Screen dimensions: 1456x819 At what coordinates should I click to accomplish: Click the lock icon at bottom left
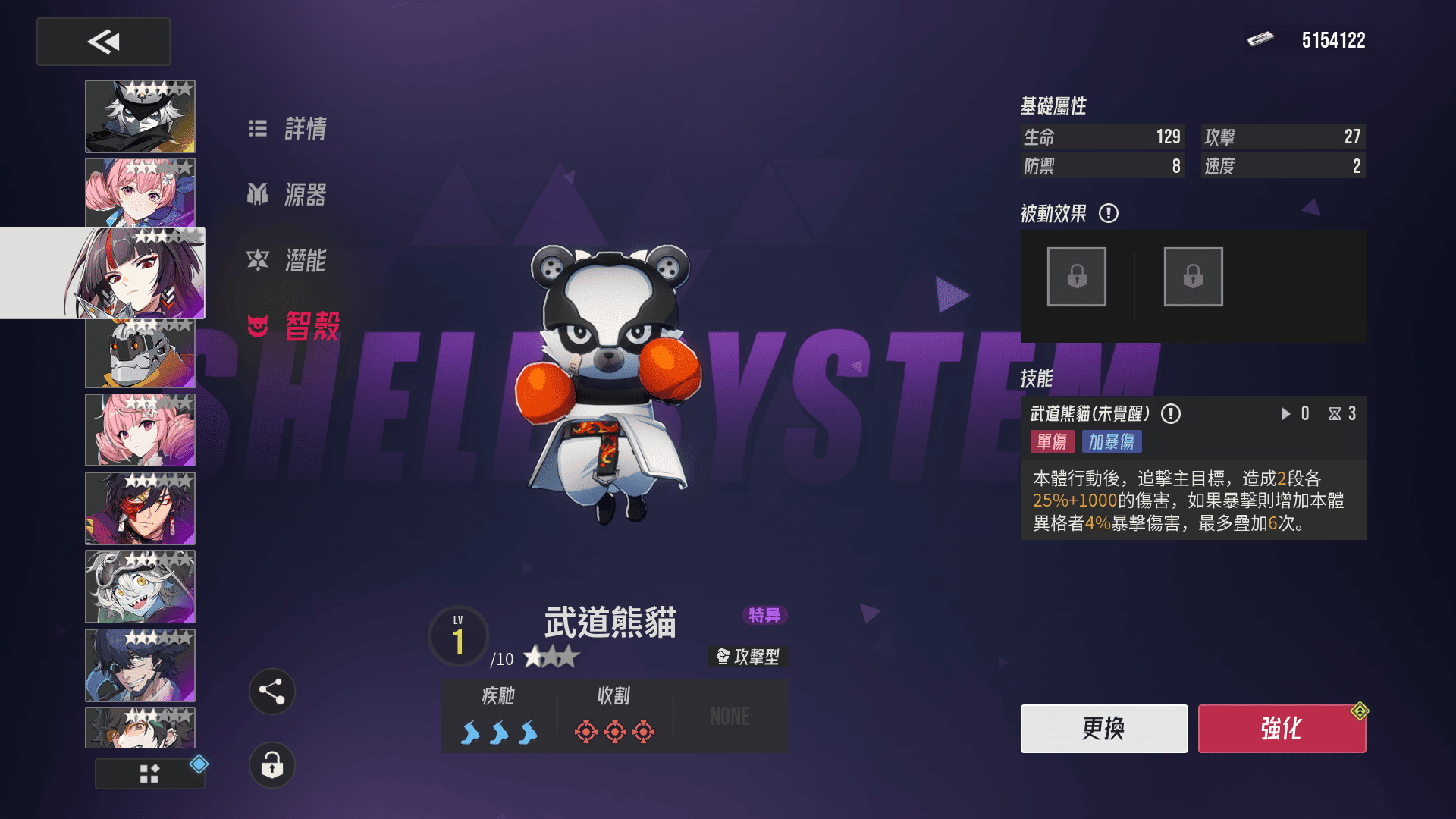point(273,766)
